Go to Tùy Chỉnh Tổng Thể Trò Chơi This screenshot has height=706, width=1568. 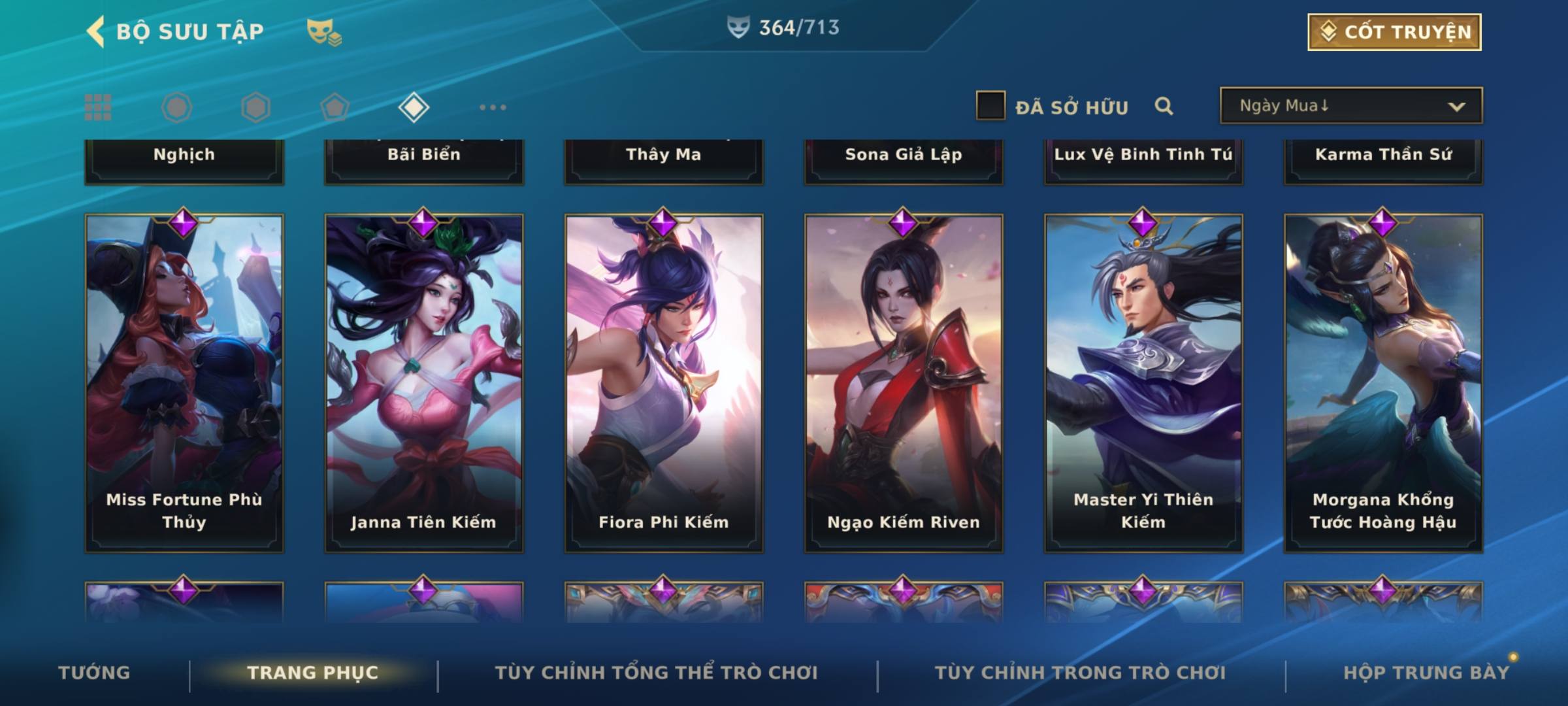pyautogui.click(x=656, y=673)
